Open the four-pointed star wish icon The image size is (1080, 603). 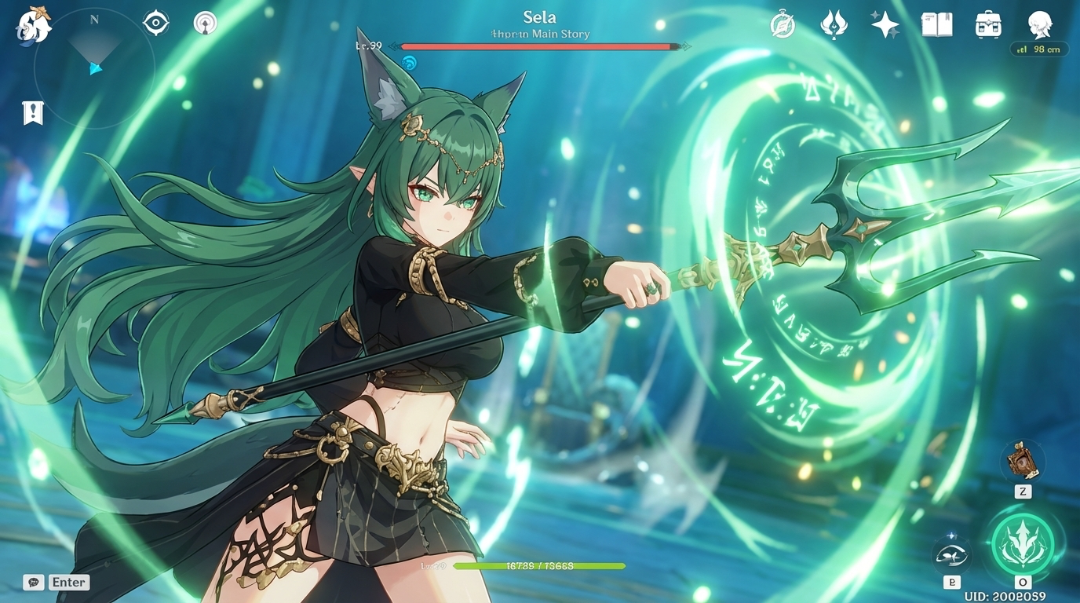(x=885, y=25)
